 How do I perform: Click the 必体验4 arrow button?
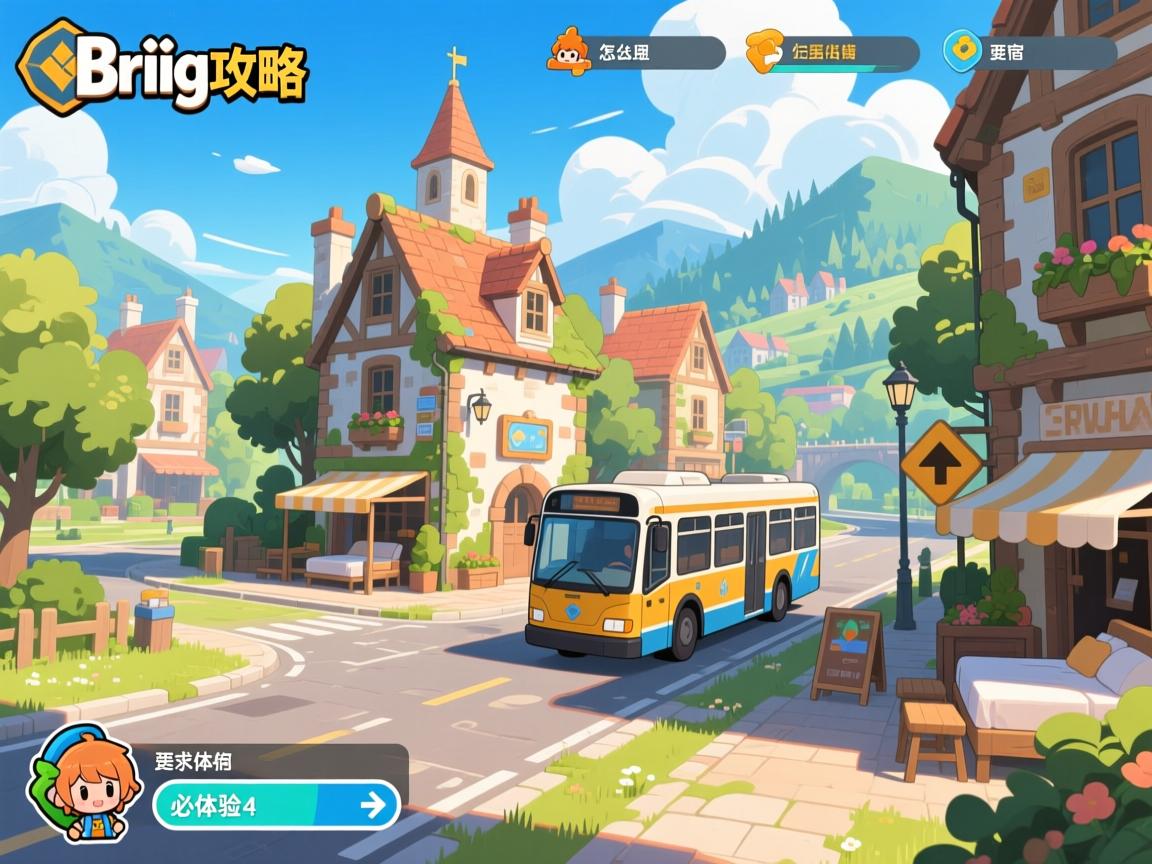point(276,804)
